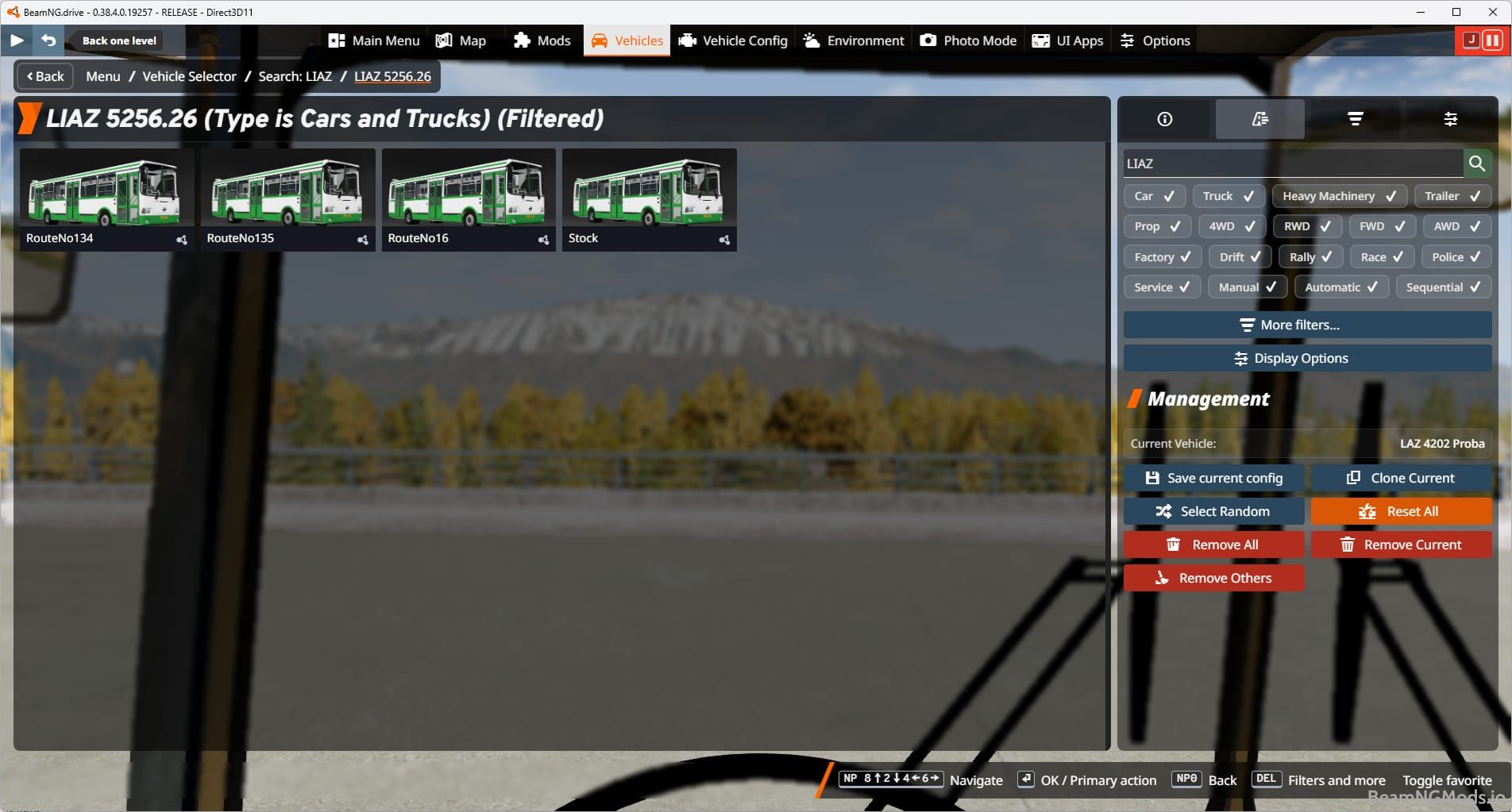Click the search magnifier icon next to LIAZ
The height and width of the screenshot is (812, 1512).
[x=1478, y=164]
